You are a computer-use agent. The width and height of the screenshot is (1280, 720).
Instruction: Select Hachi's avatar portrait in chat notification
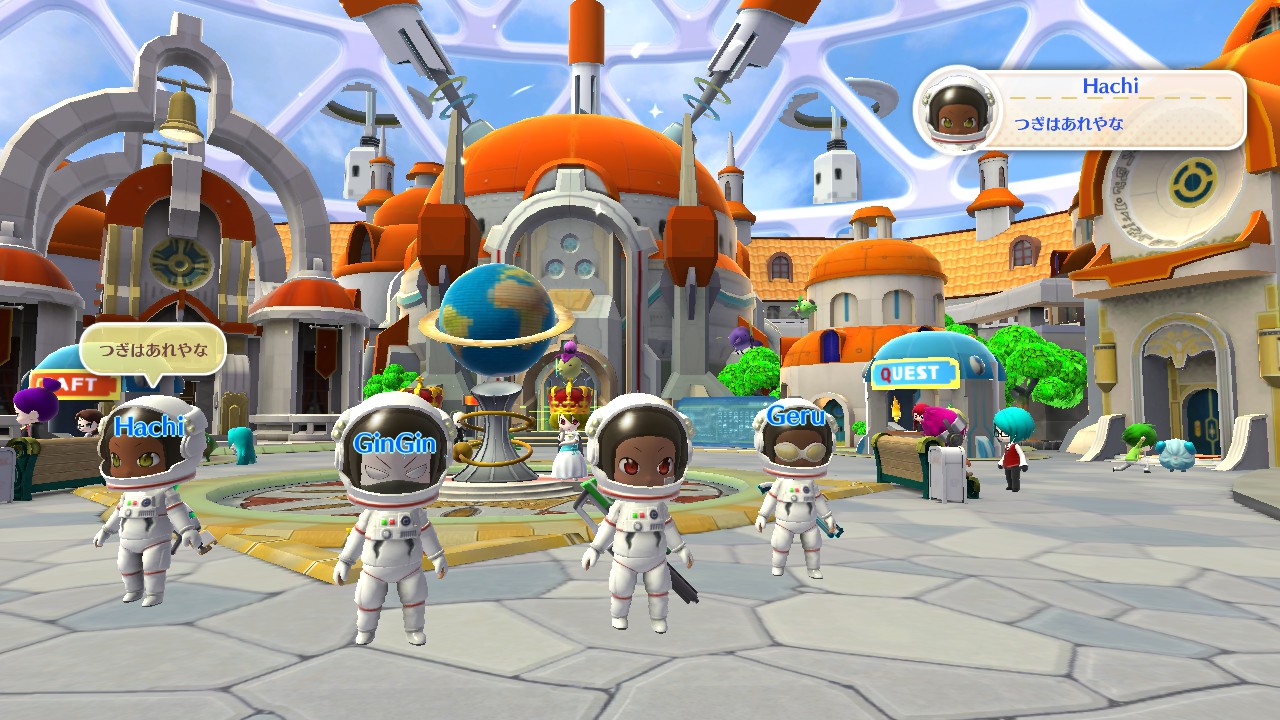click(959, 110)
